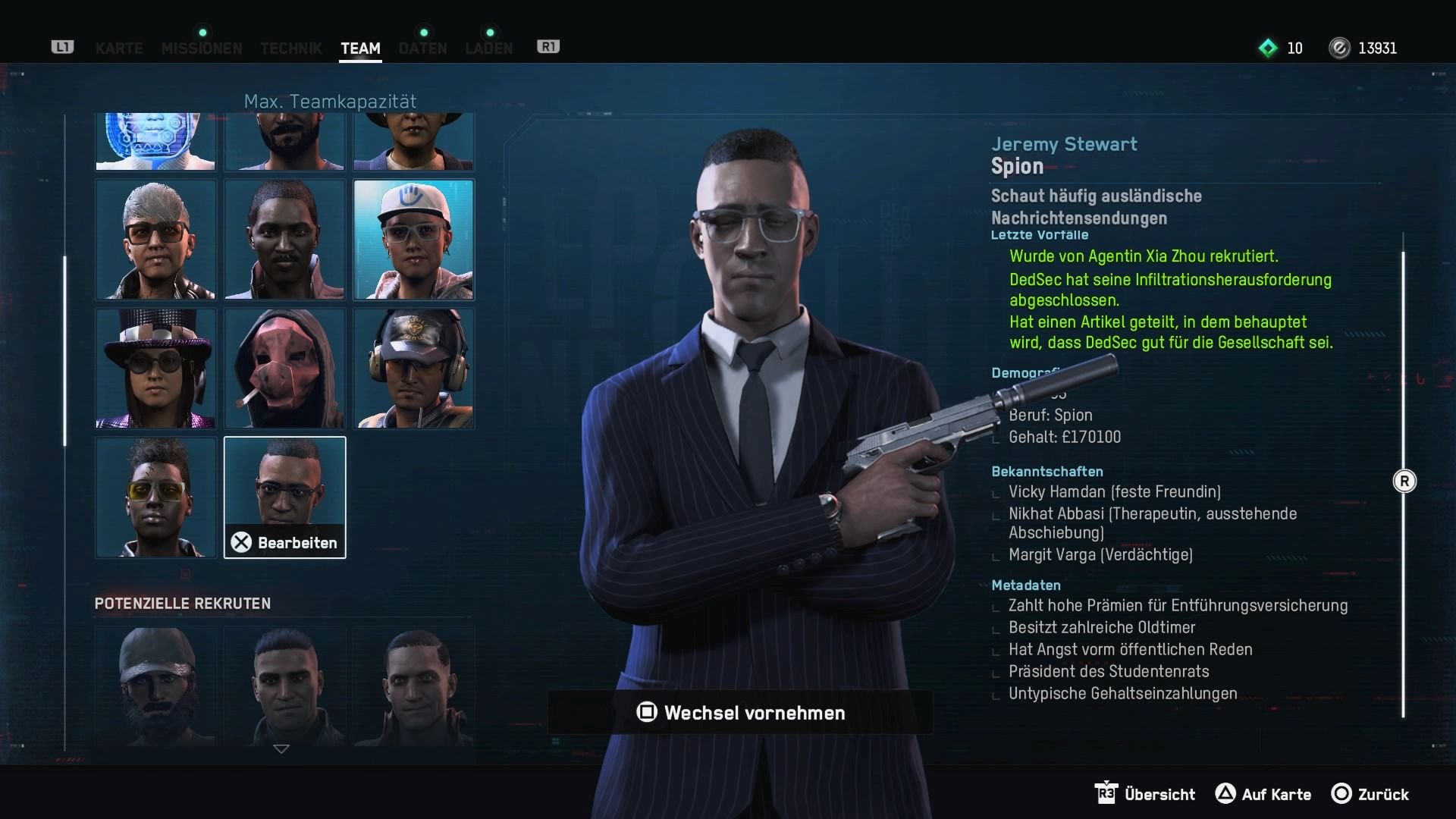Switch to the DATEN tab

[x=422, y=48]
